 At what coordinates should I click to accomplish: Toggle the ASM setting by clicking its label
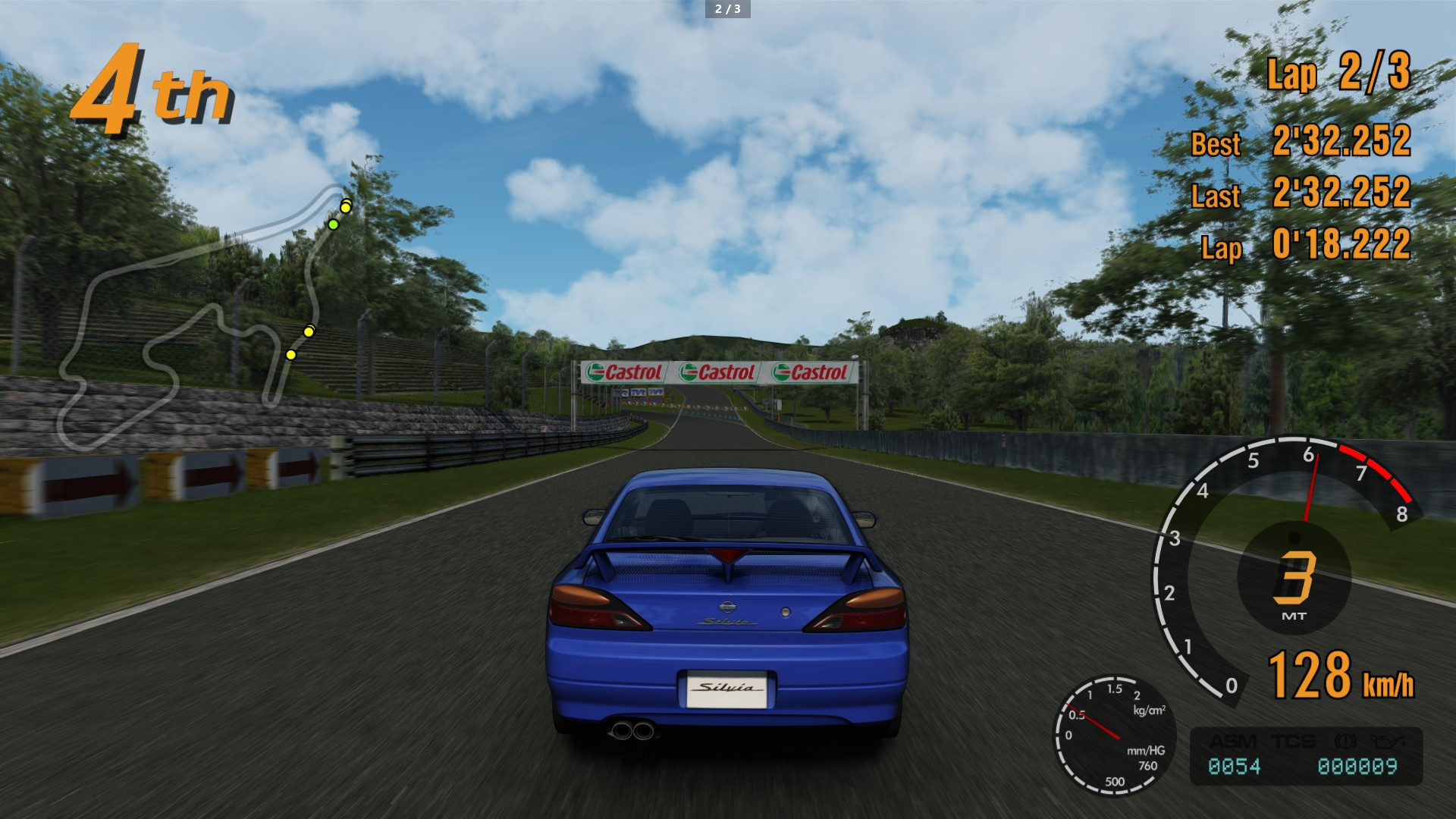tap(1234, 740)
